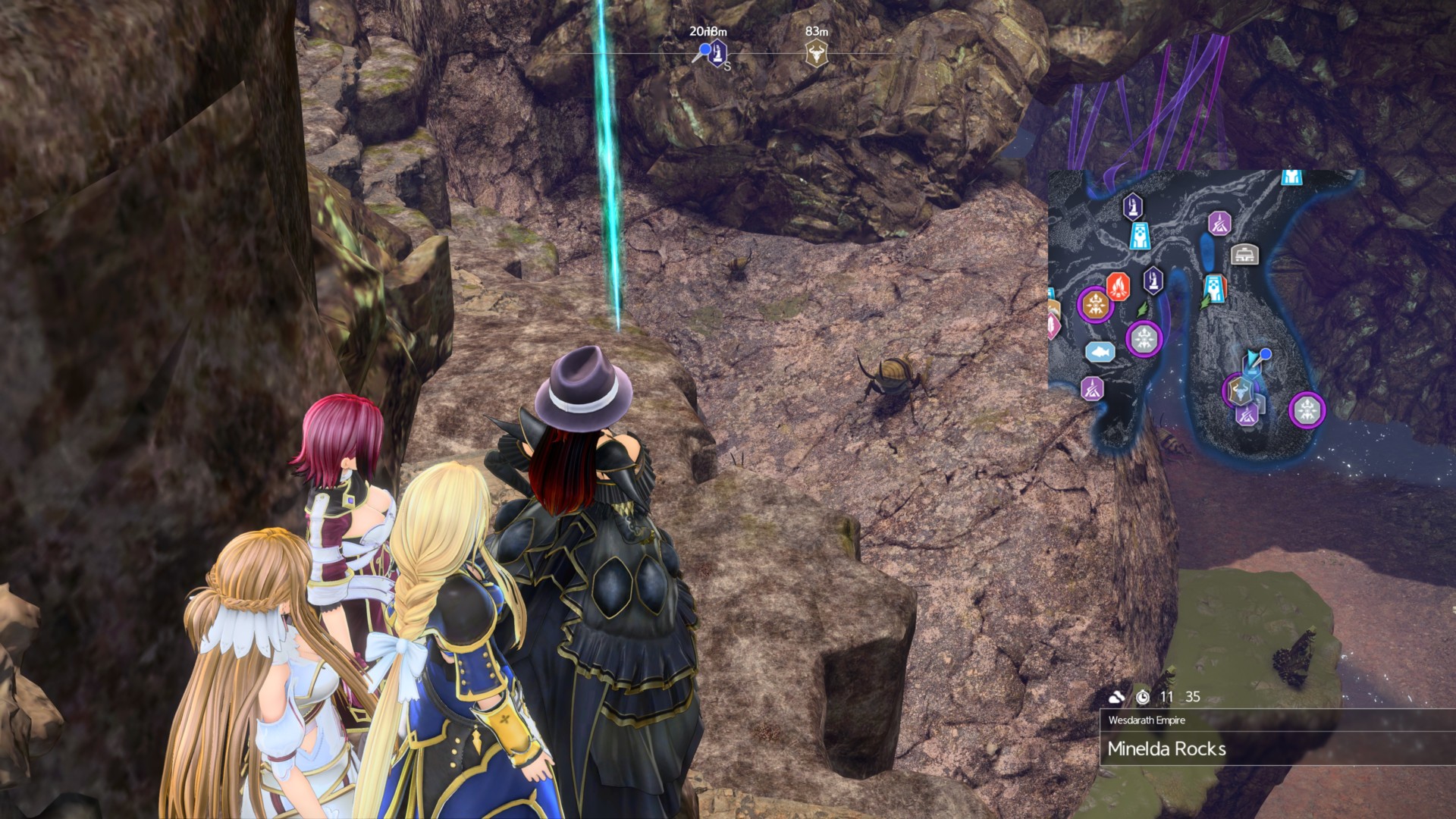Choose the brown purple-ringed marker on the minimap
The width and height of the screenshot is (1456, 819).
[1094, 305]
